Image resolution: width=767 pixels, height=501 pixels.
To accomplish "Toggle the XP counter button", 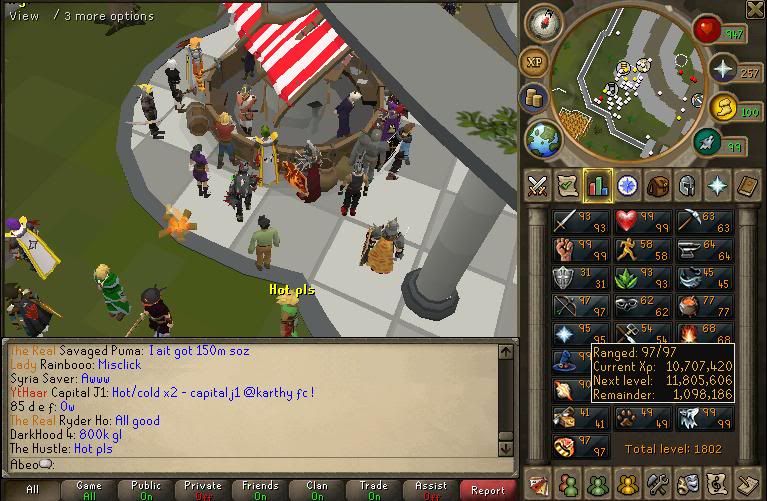I will pos(535,62).
